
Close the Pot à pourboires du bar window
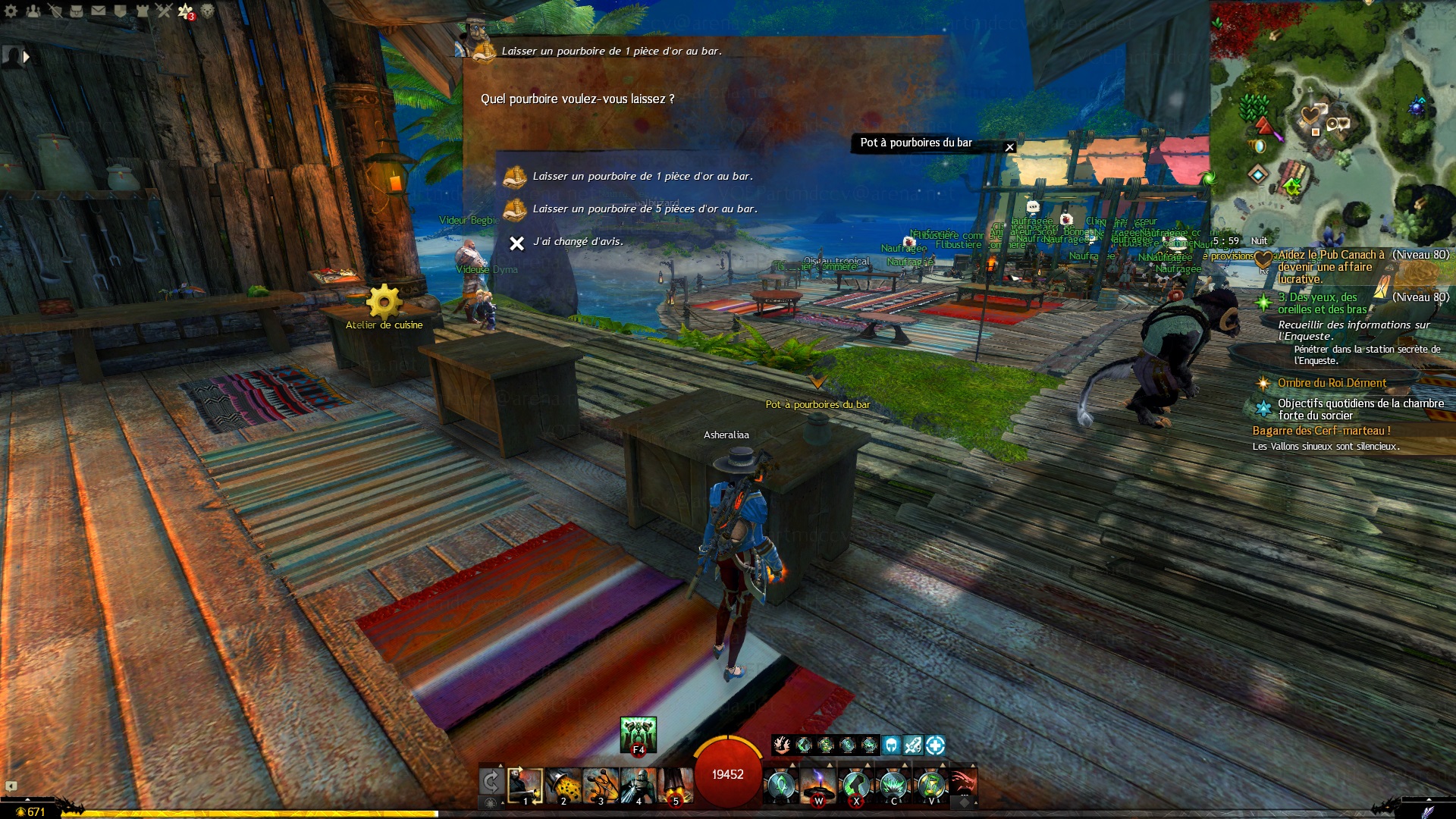[x=1009, y=147]
